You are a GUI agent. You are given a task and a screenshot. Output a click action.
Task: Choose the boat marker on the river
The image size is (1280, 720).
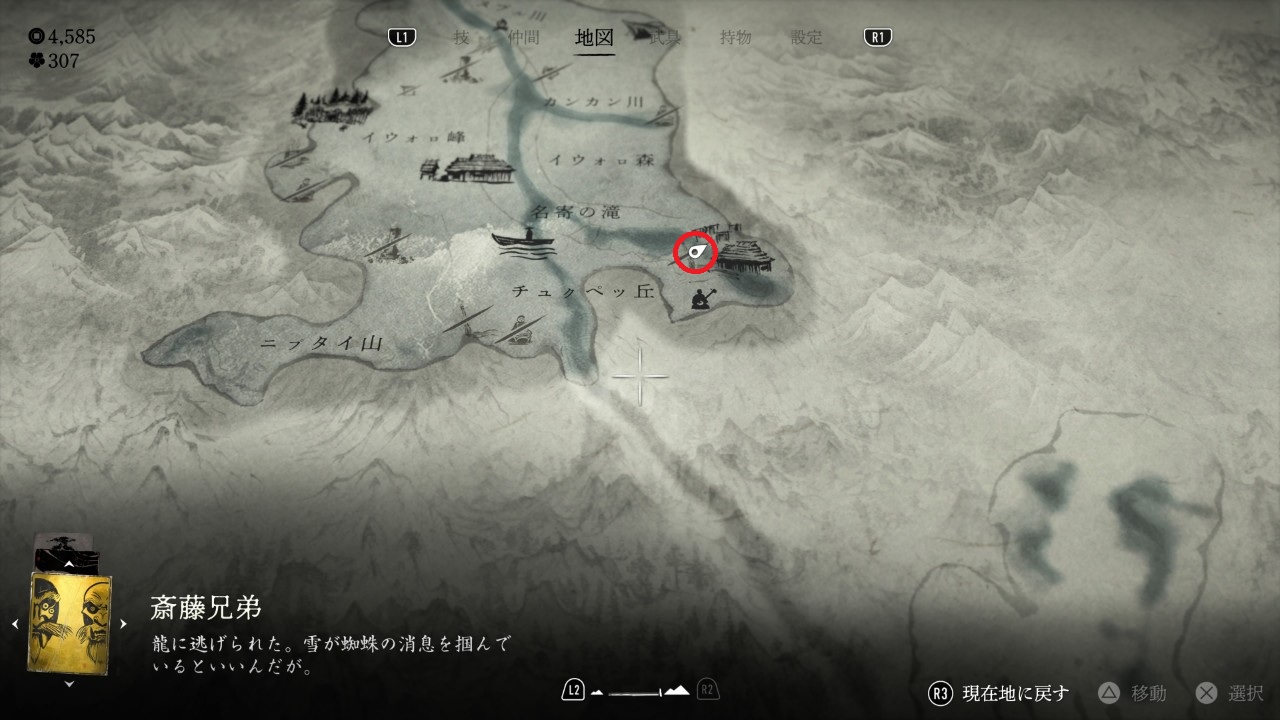point(524,241)
